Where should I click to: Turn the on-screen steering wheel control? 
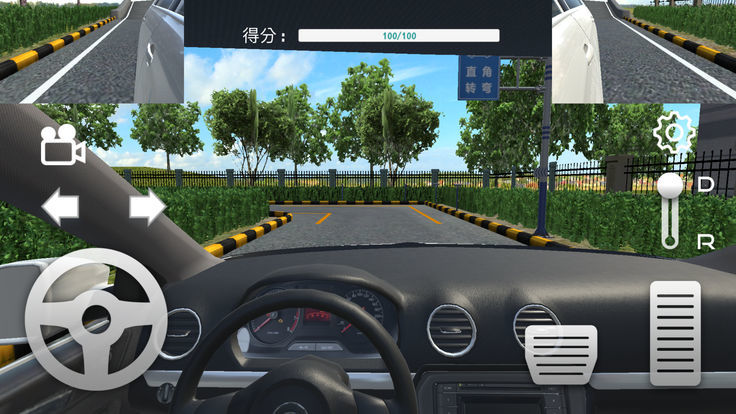95,320
